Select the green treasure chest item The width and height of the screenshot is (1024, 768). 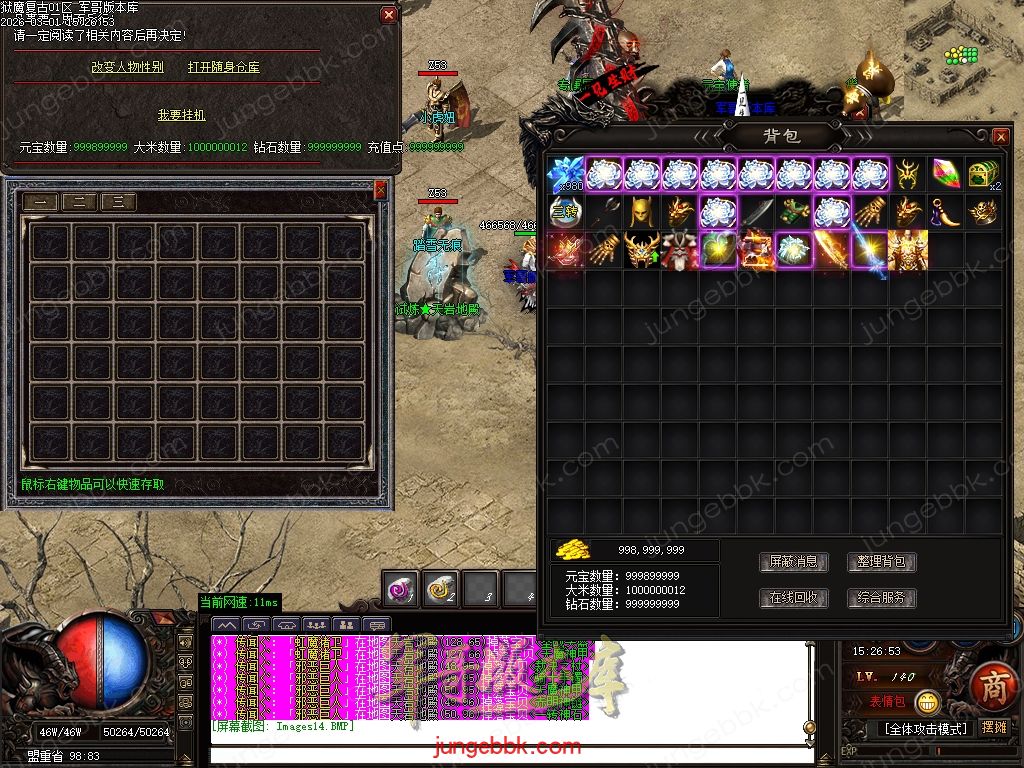[983, 174]
